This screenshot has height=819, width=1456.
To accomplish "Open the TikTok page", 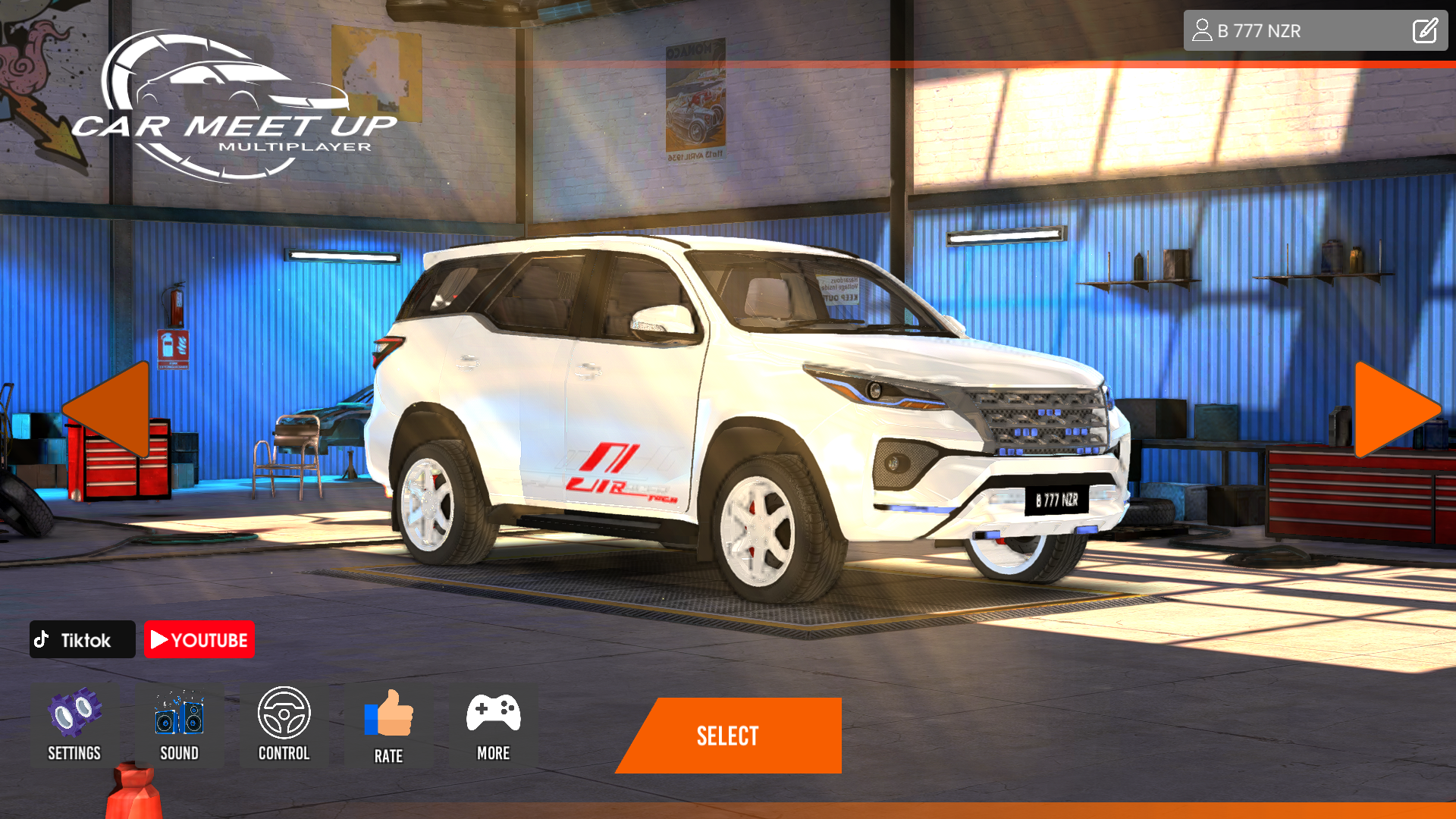I will point(82,639).
